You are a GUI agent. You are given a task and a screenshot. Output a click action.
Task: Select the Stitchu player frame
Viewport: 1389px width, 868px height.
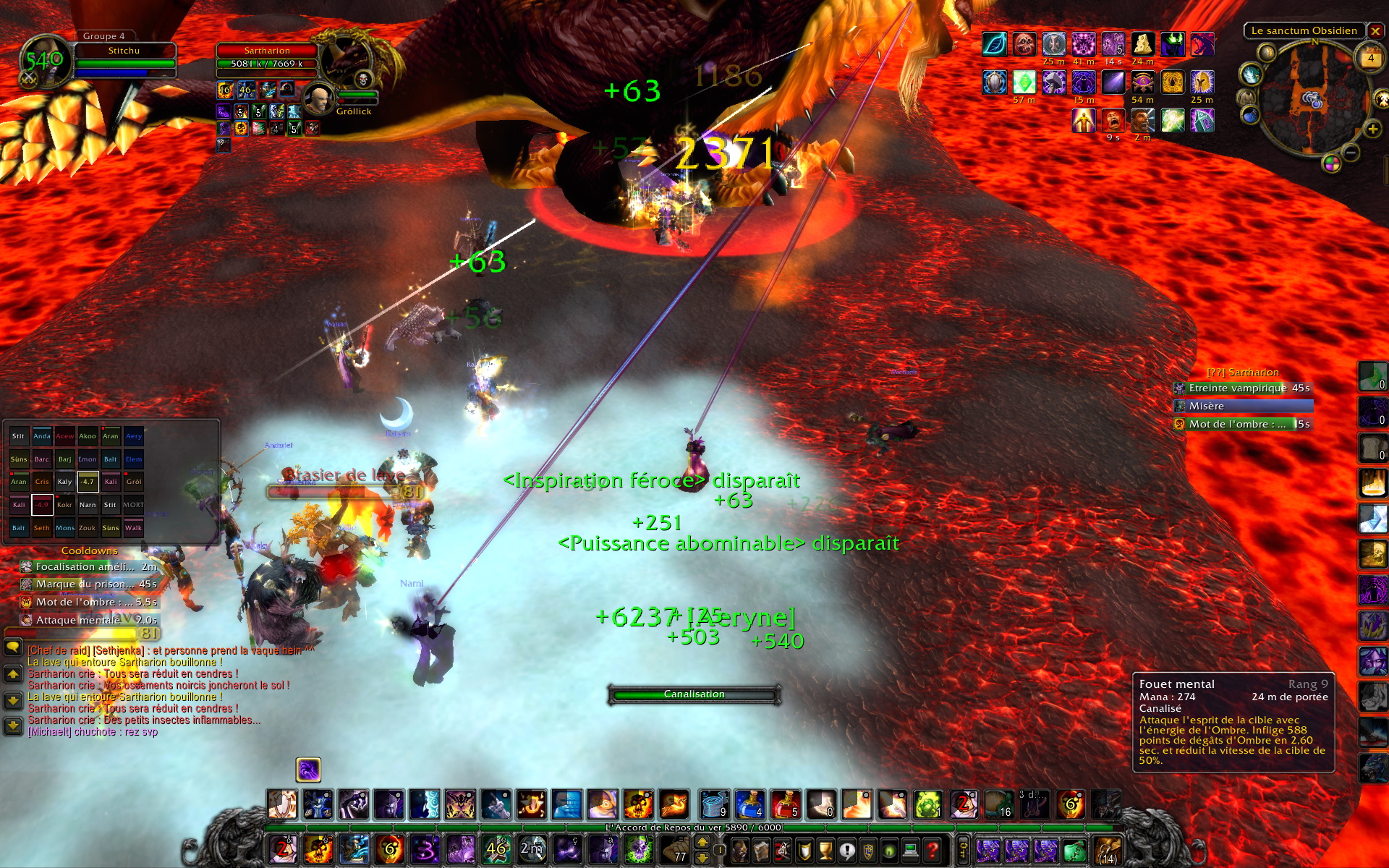tap(124, 58)
